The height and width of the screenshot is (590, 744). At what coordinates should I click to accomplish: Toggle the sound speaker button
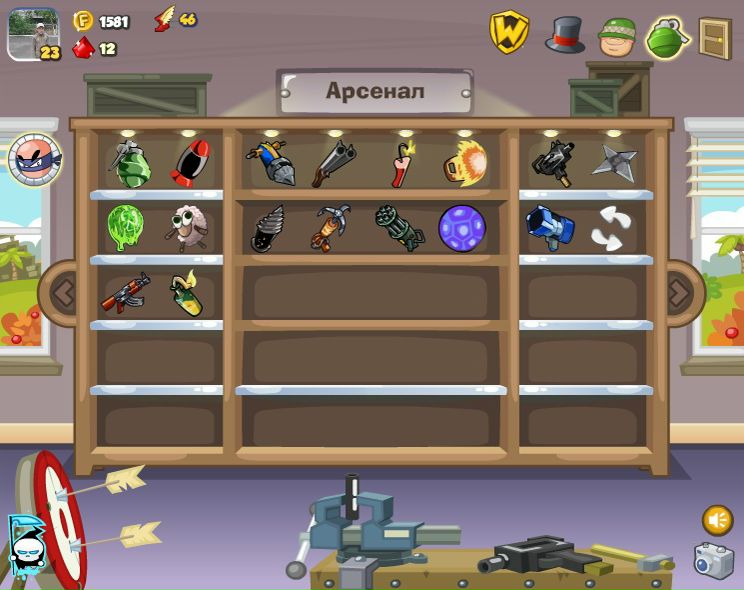coord(717,520)
